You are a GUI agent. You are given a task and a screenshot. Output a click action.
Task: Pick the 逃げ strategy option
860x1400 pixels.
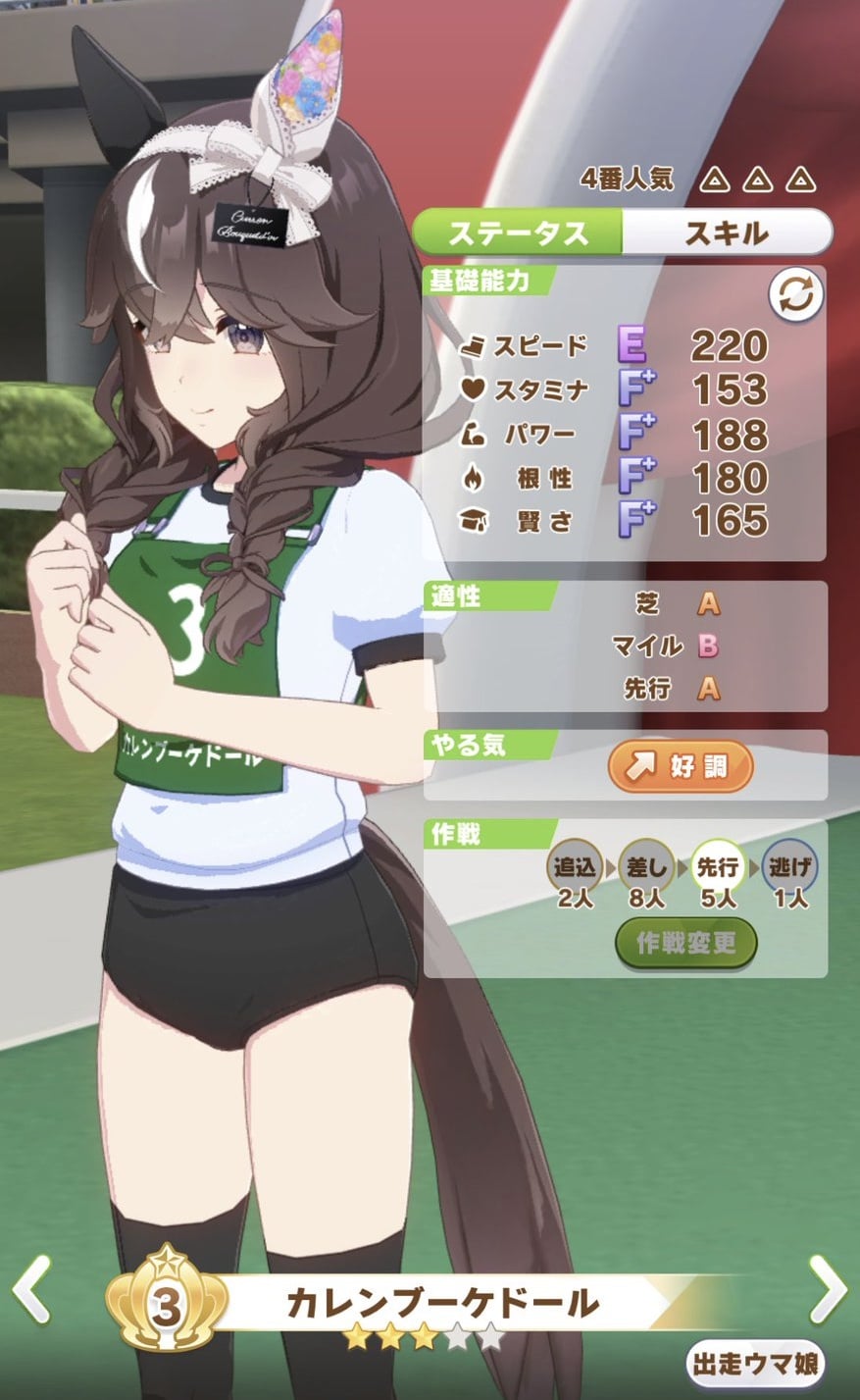(789, 867)
